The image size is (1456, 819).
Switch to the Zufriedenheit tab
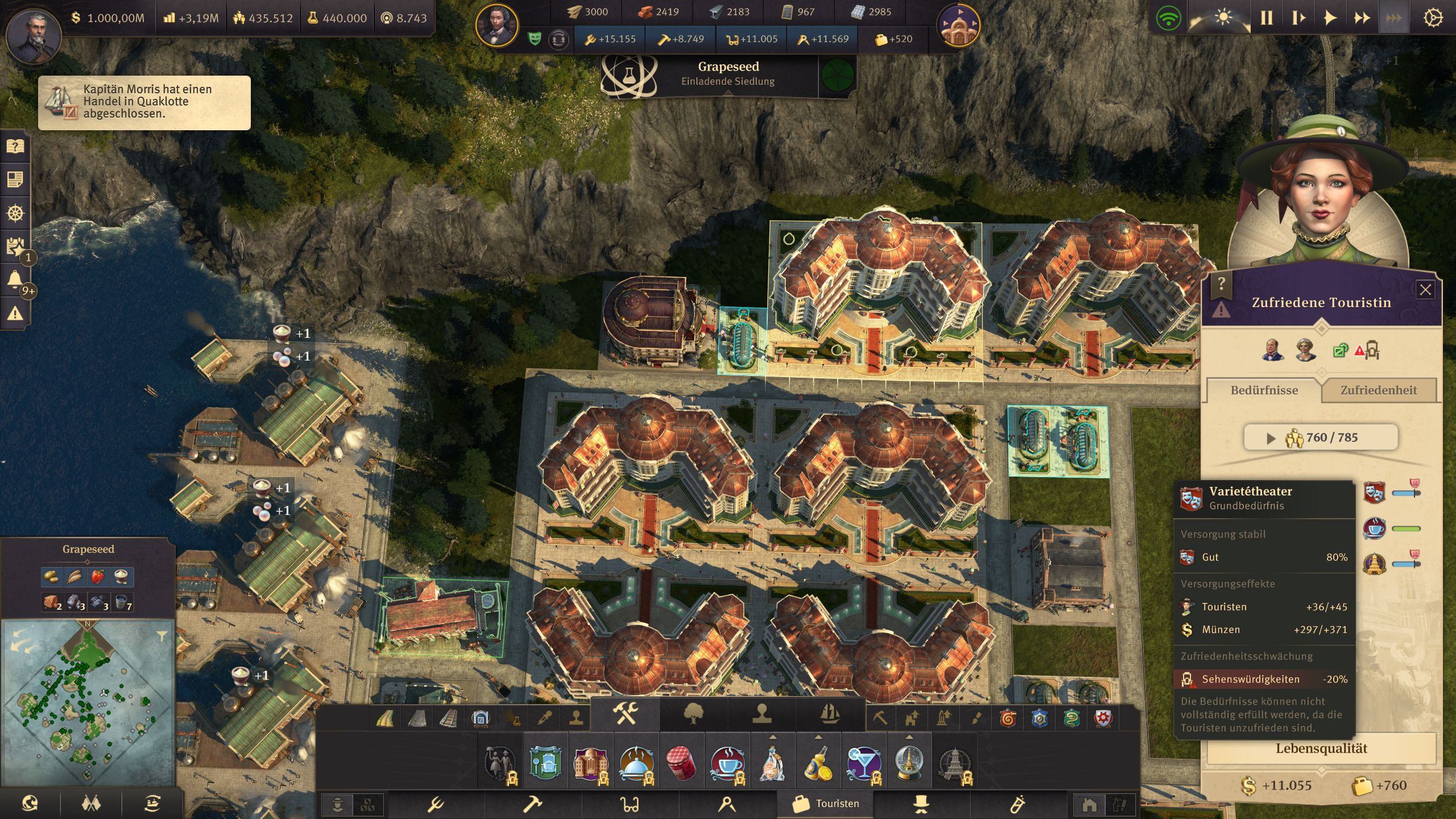pyautogui.click(x=1378, y=390)
